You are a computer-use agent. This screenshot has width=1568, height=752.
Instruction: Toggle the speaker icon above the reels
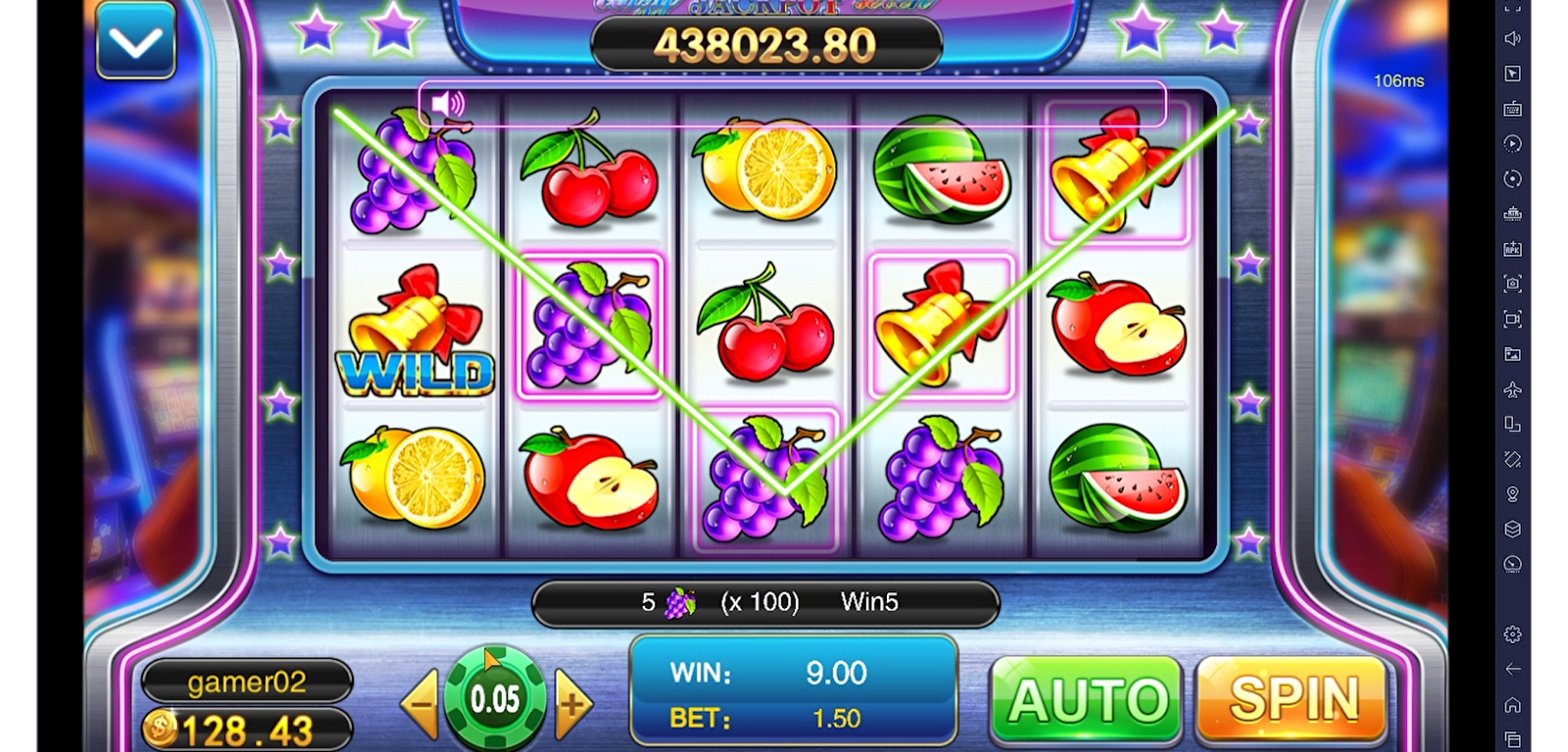(x=448, y=104)
